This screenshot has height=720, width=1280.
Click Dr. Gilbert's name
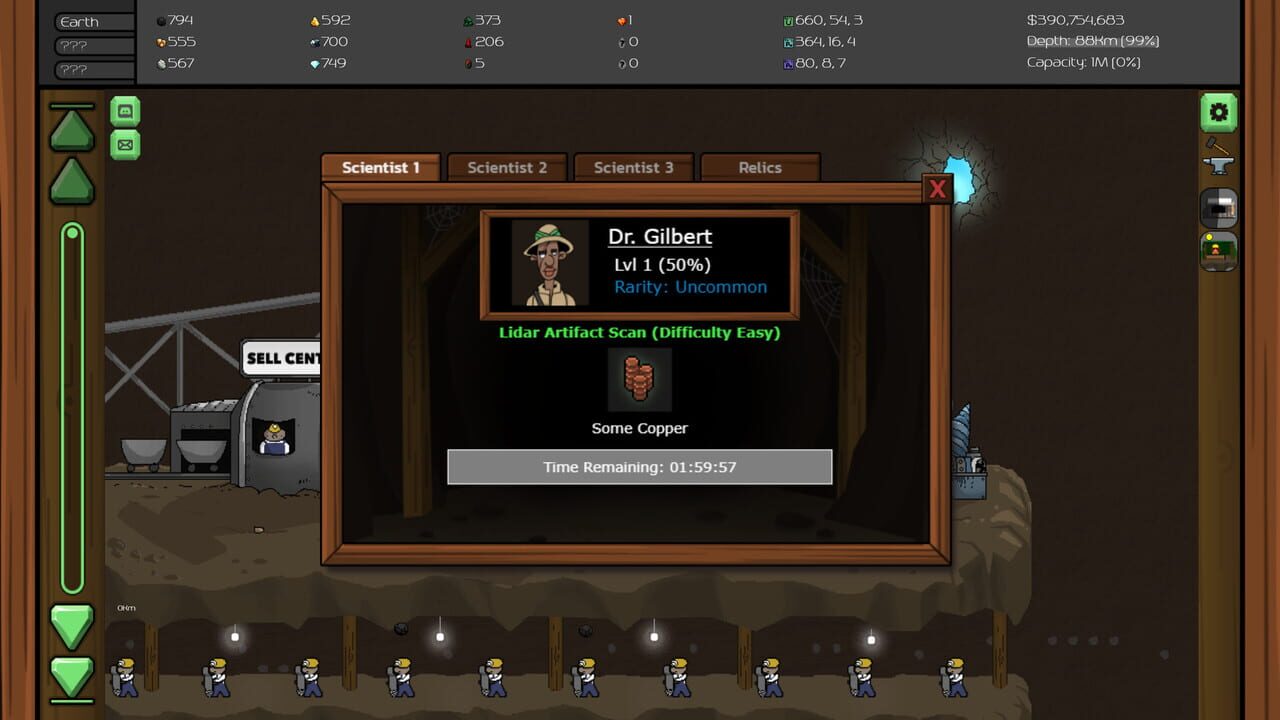point(662,236)
